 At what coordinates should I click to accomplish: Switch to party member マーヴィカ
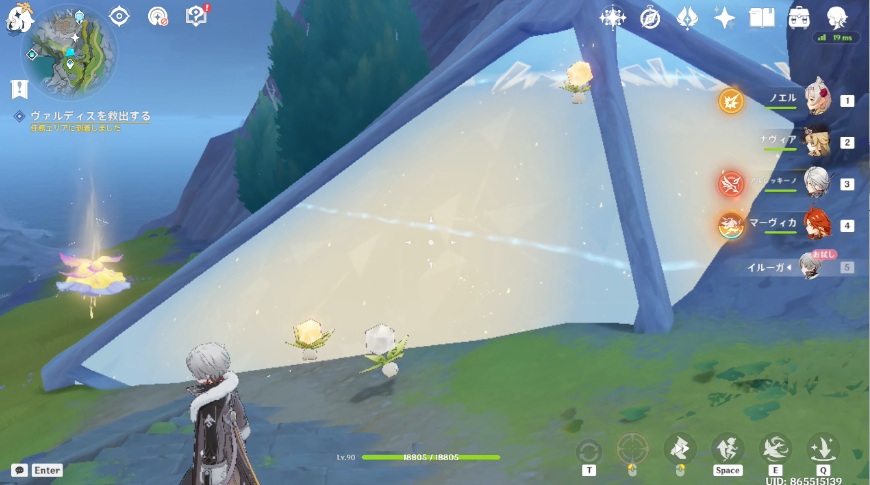coord(818,225)
